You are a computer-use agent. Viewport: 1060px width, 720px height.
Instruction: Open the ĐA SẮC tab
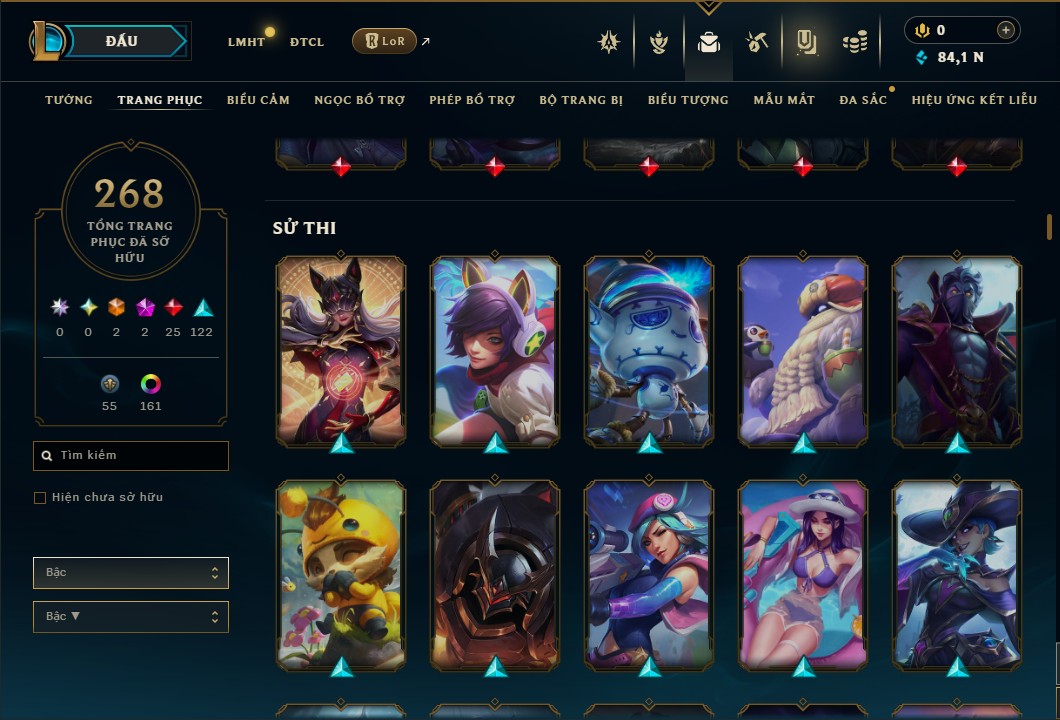pyautogui.click(x=863, y=100)
